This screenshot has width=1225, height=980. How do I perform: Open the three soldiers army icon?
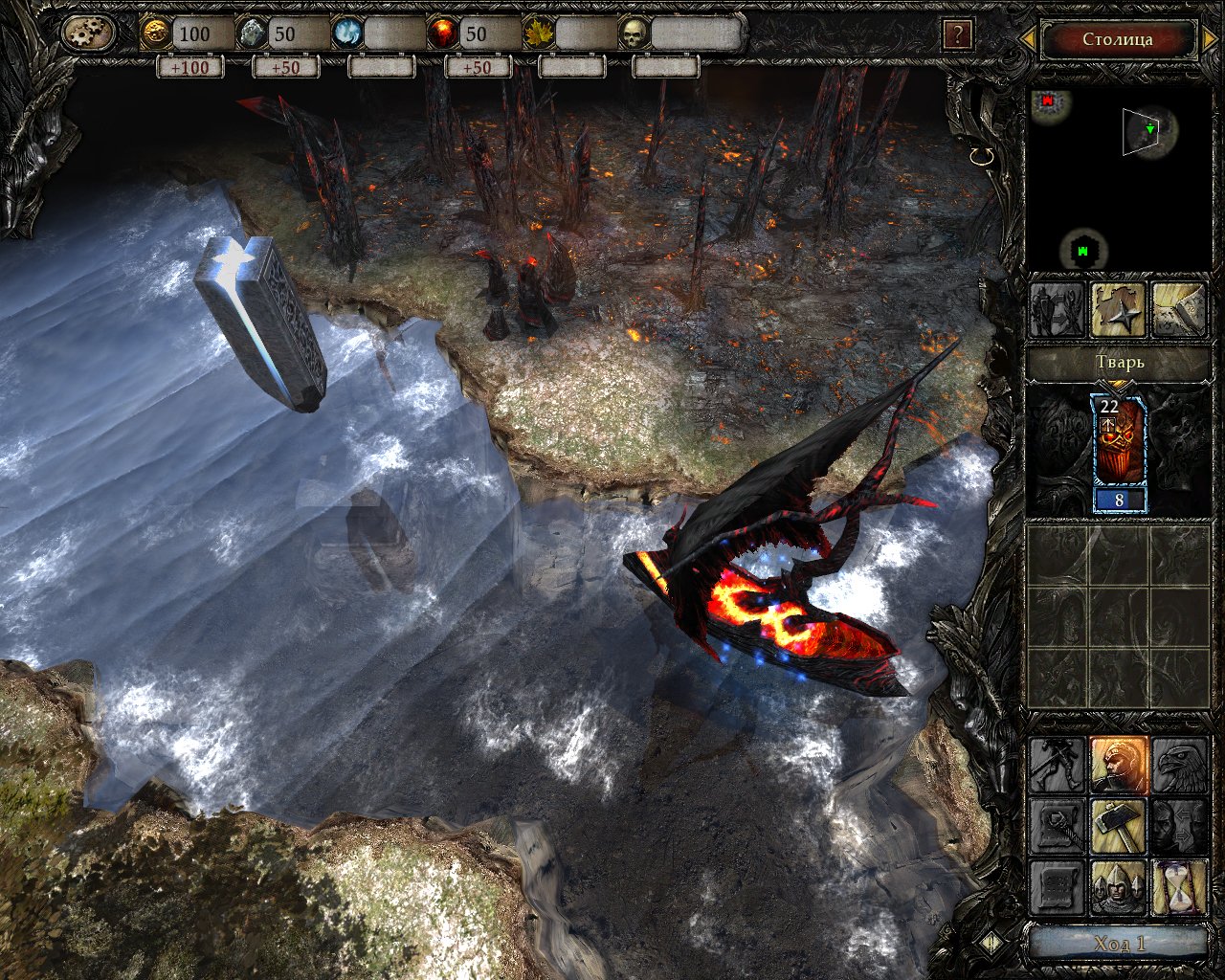coord(1118,887)
